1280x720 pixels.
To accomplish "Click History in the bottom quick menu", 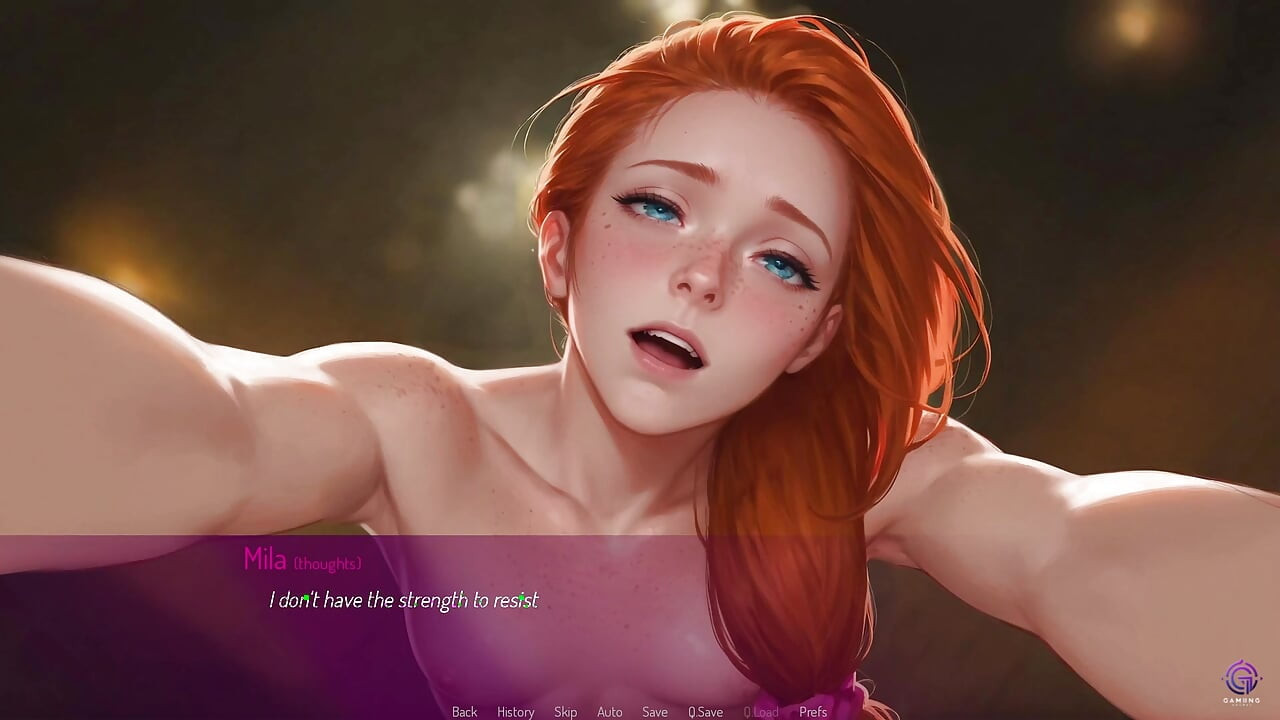I will click(515, 712).
